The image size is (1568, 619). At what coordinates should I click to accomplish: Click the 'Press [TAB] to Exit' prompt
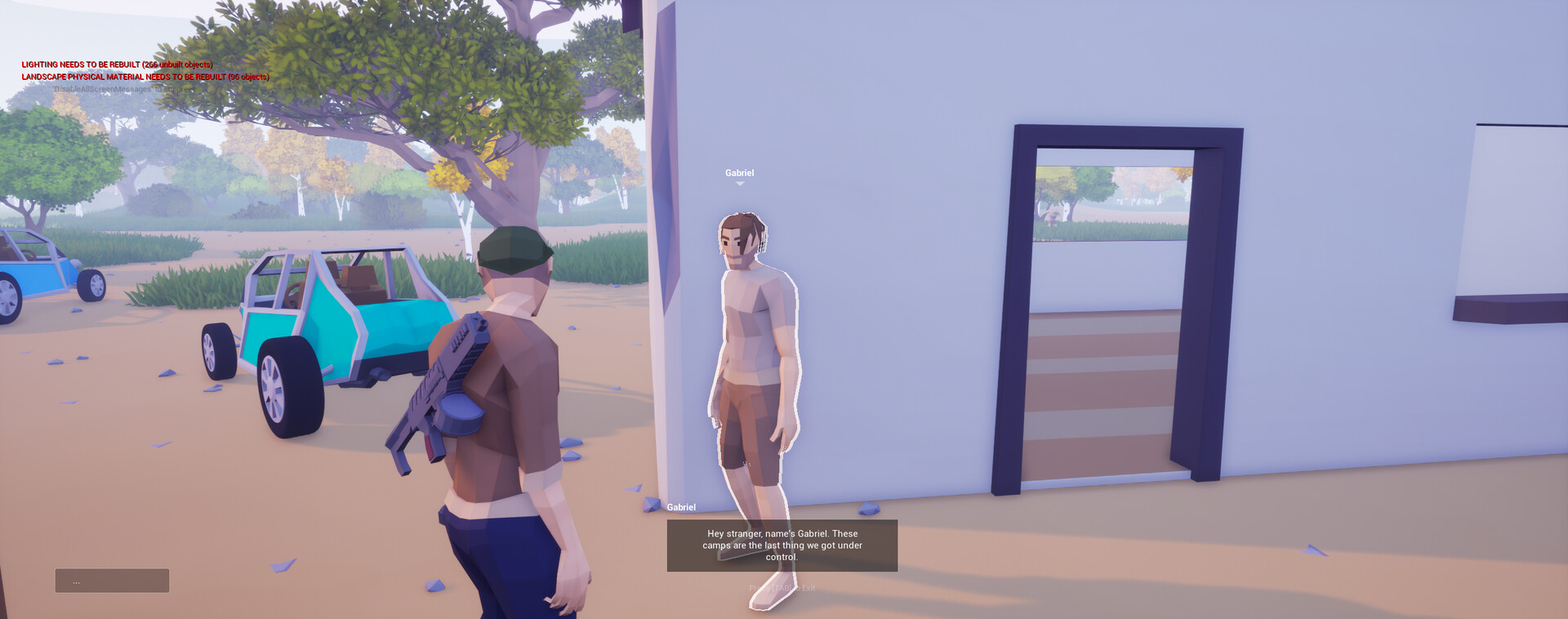[782, 586]
